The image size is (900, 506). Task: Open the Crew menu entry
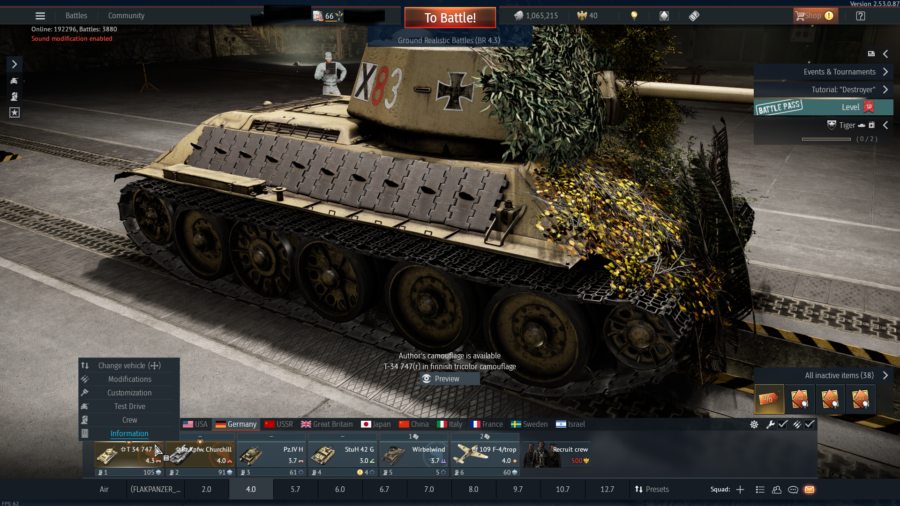(130, 420)
